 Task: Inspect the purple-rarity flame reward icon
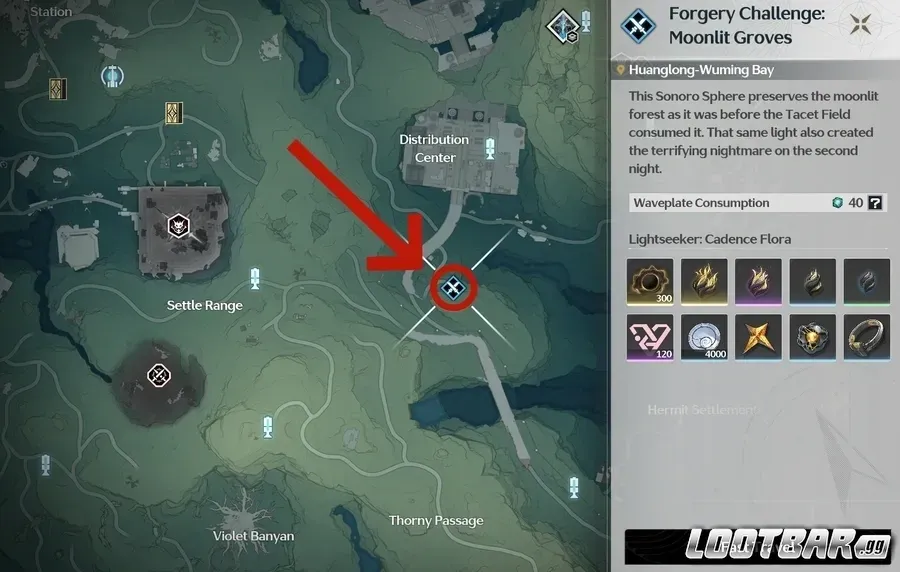coord(758,281)
